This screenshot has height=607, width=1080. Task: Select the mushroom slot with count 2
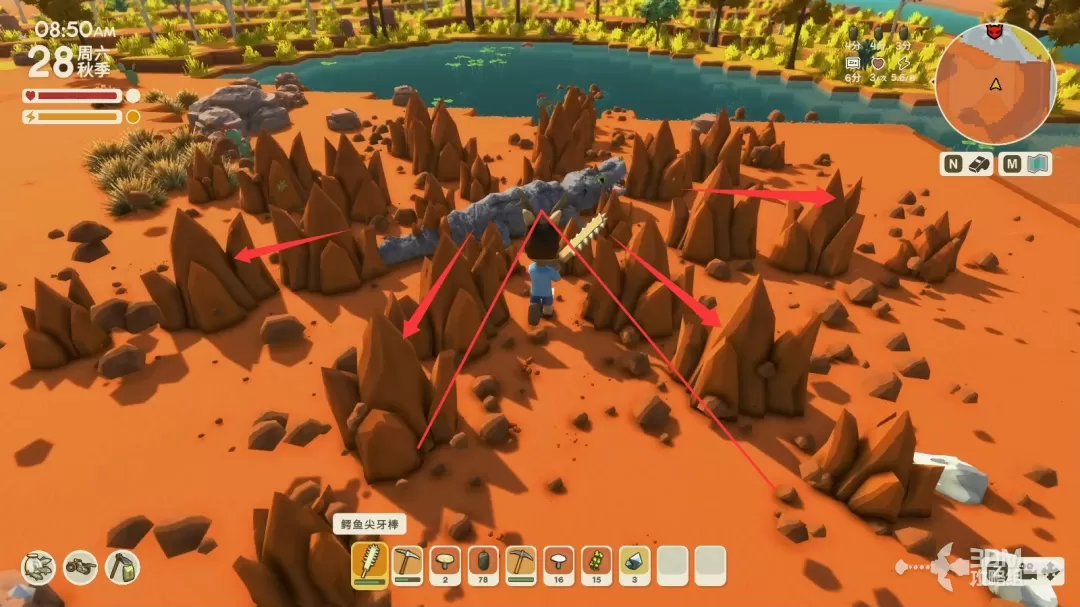point(445,565)
